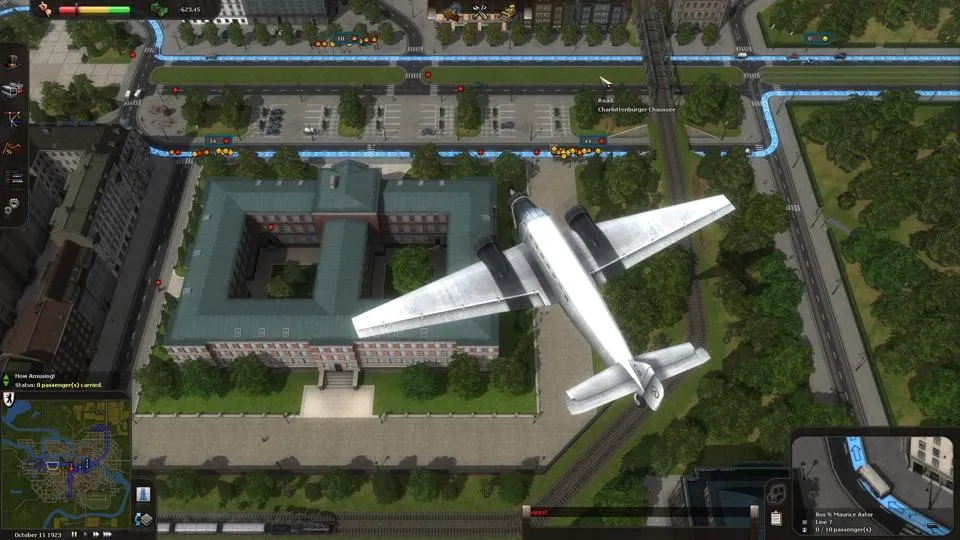Open the vehicles panel with the bus icon
Image resolution: width=960 pixels, height=540 pixels.
[x=13, y=90]
